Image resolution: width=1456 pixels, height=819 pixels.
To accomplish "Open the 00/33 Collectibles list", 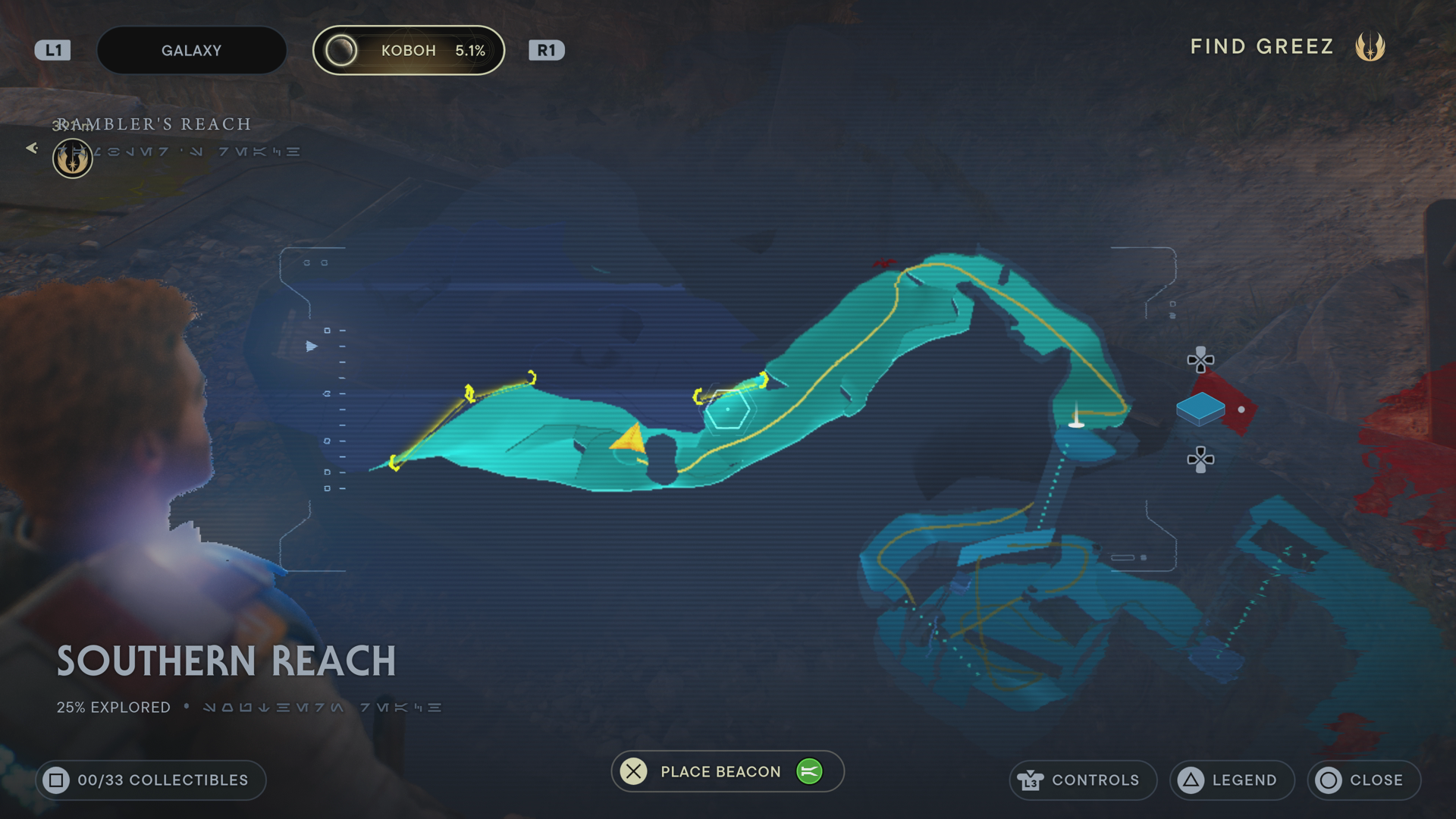I will pyautogui.click(x=150, y=780).
